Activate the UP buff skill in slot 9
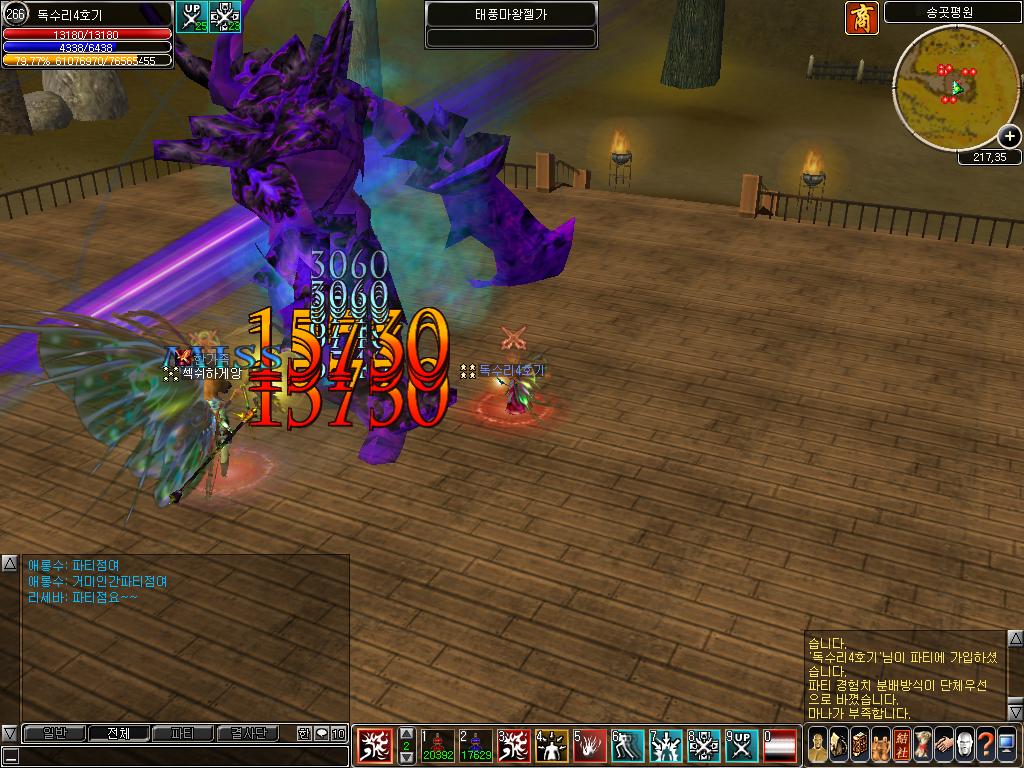Image resolution: width=1024 pixels, height=768 pixels. pyautogui.click(x=741, y=745)
